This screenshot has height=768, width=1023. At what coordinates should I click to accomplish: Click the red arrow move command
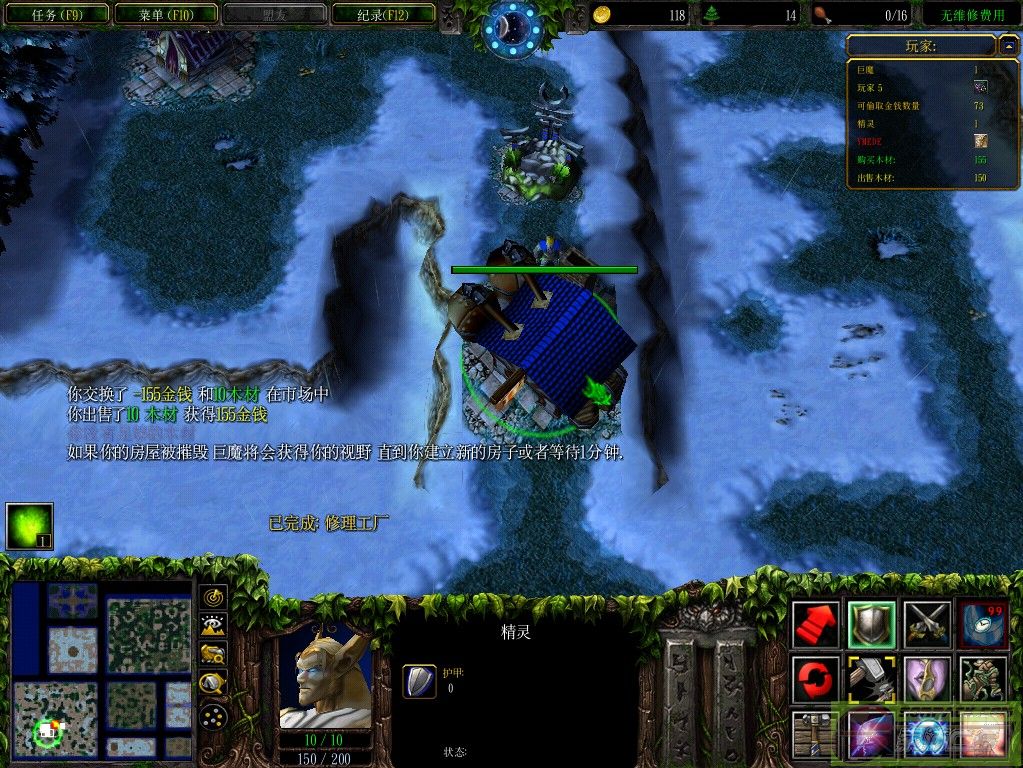[x=816, y=625]
